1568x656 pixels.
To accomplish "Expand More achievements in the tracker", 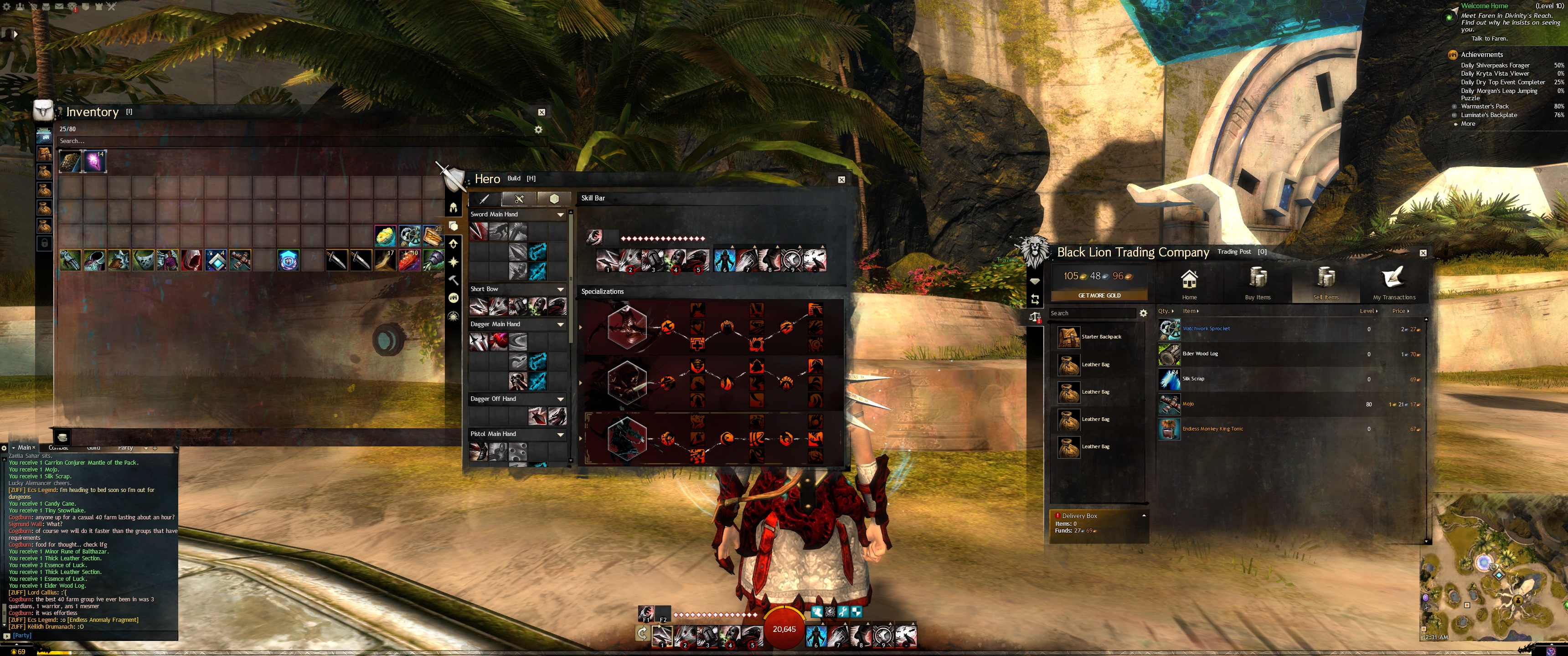I will pos(1468,124).
